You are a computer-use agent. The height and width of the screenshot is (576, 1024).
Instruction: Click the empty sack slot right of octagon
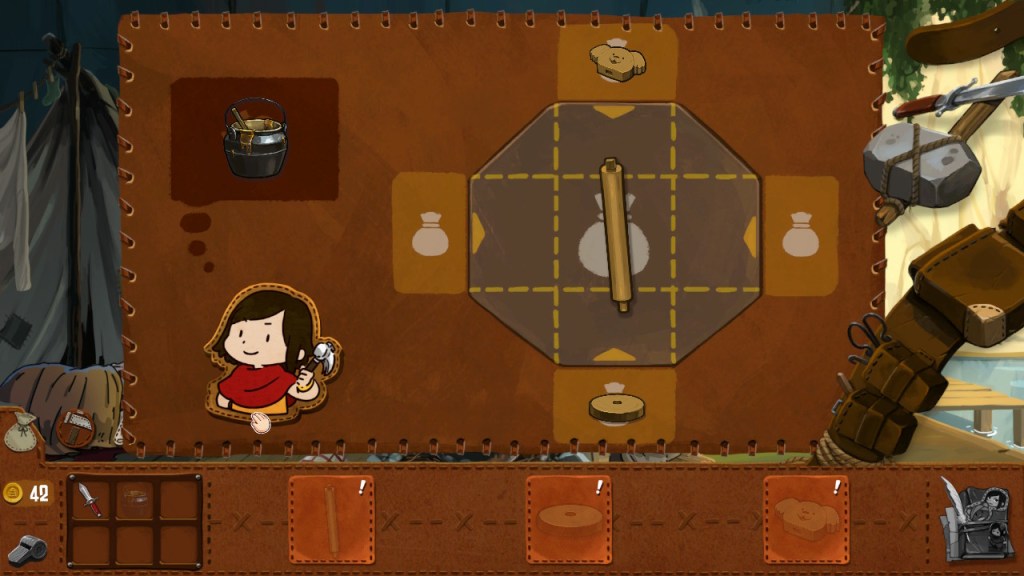coord(800,234)
